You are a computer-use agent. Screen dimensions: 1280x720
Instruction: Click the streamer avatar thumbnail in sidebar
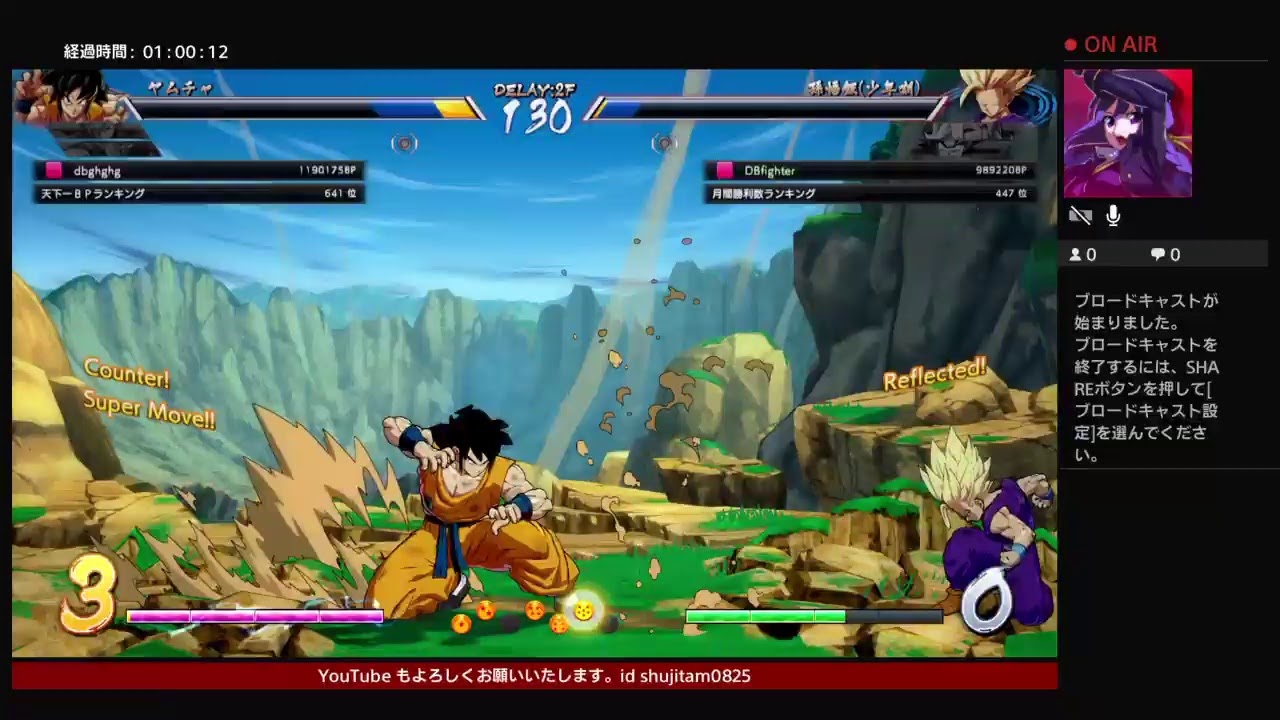point(1127,133)
